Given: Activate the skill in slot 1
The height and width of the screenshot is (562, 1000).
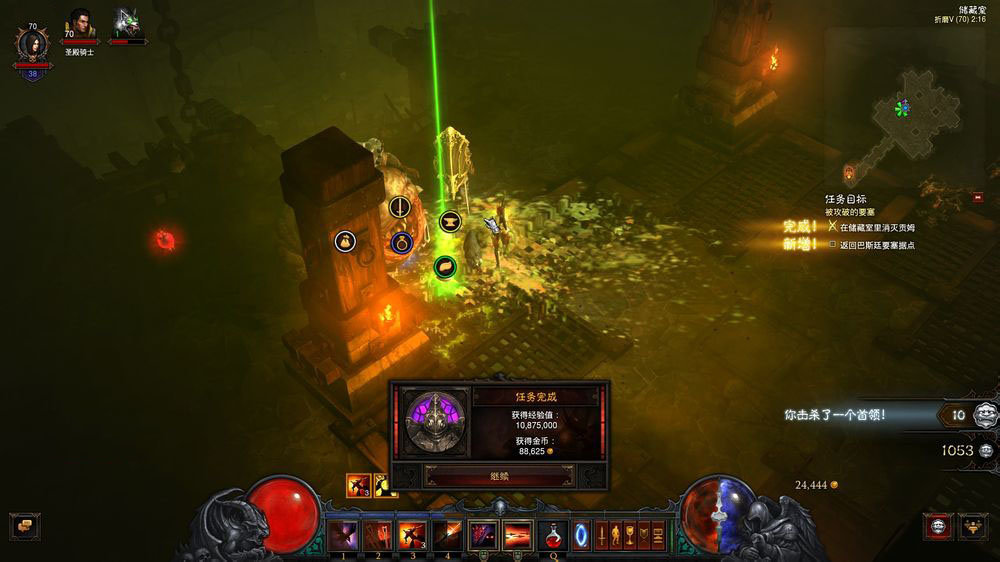Looking at the screenshot, I should pyautogui.click(x=343, y=535).
